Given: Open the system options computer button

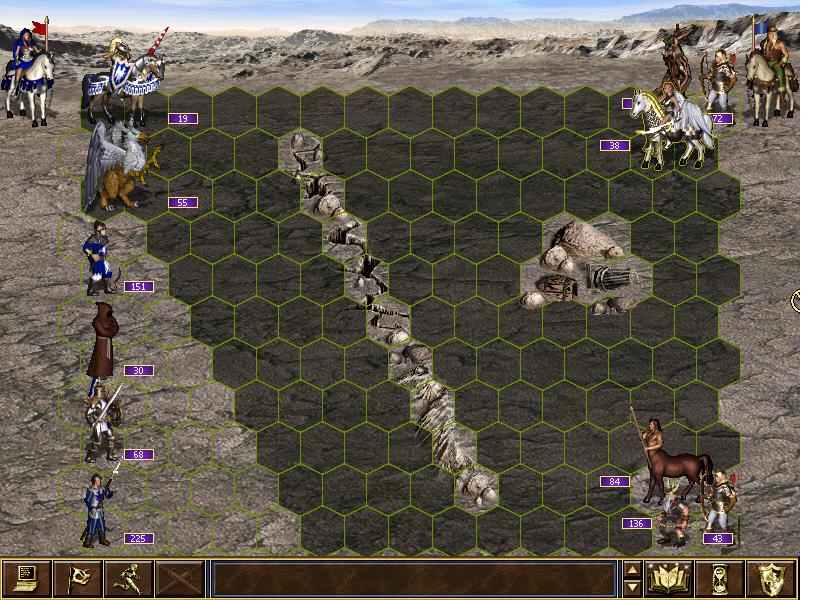Looking at the screenshot, I should tap(26, 578).
